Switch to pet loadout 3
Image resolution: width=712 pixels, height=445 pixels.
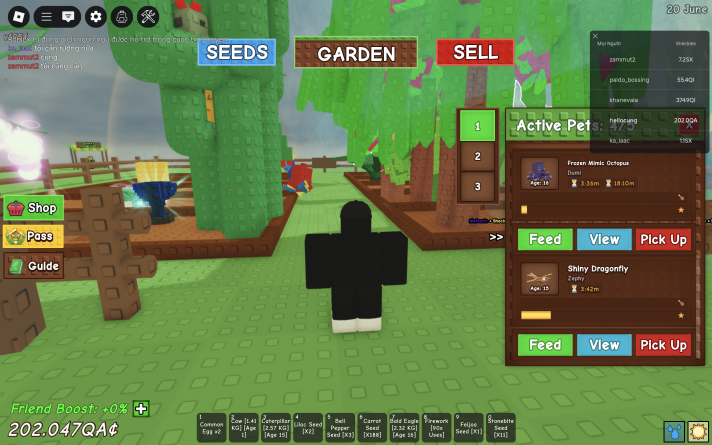[478, 186]
